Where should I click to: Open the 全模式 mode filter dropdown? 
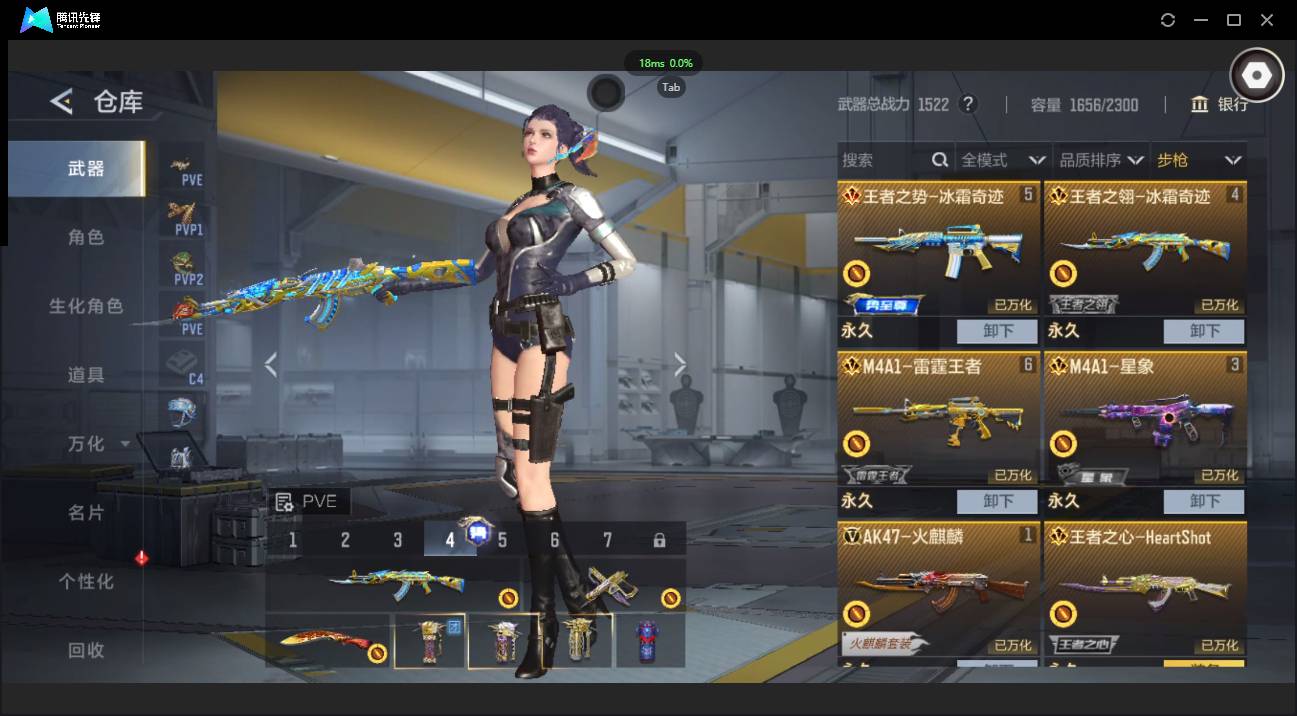pos(1002,160)
